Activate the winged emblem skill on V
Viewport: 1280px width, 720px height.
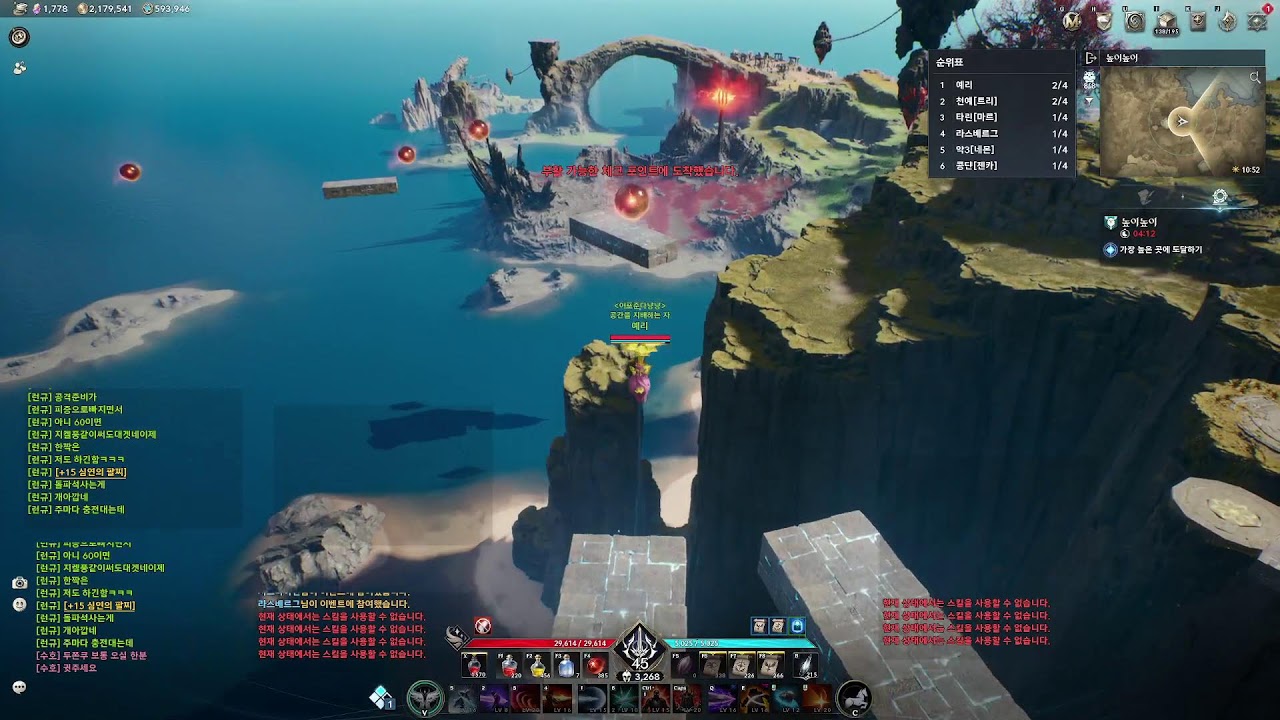425,698
